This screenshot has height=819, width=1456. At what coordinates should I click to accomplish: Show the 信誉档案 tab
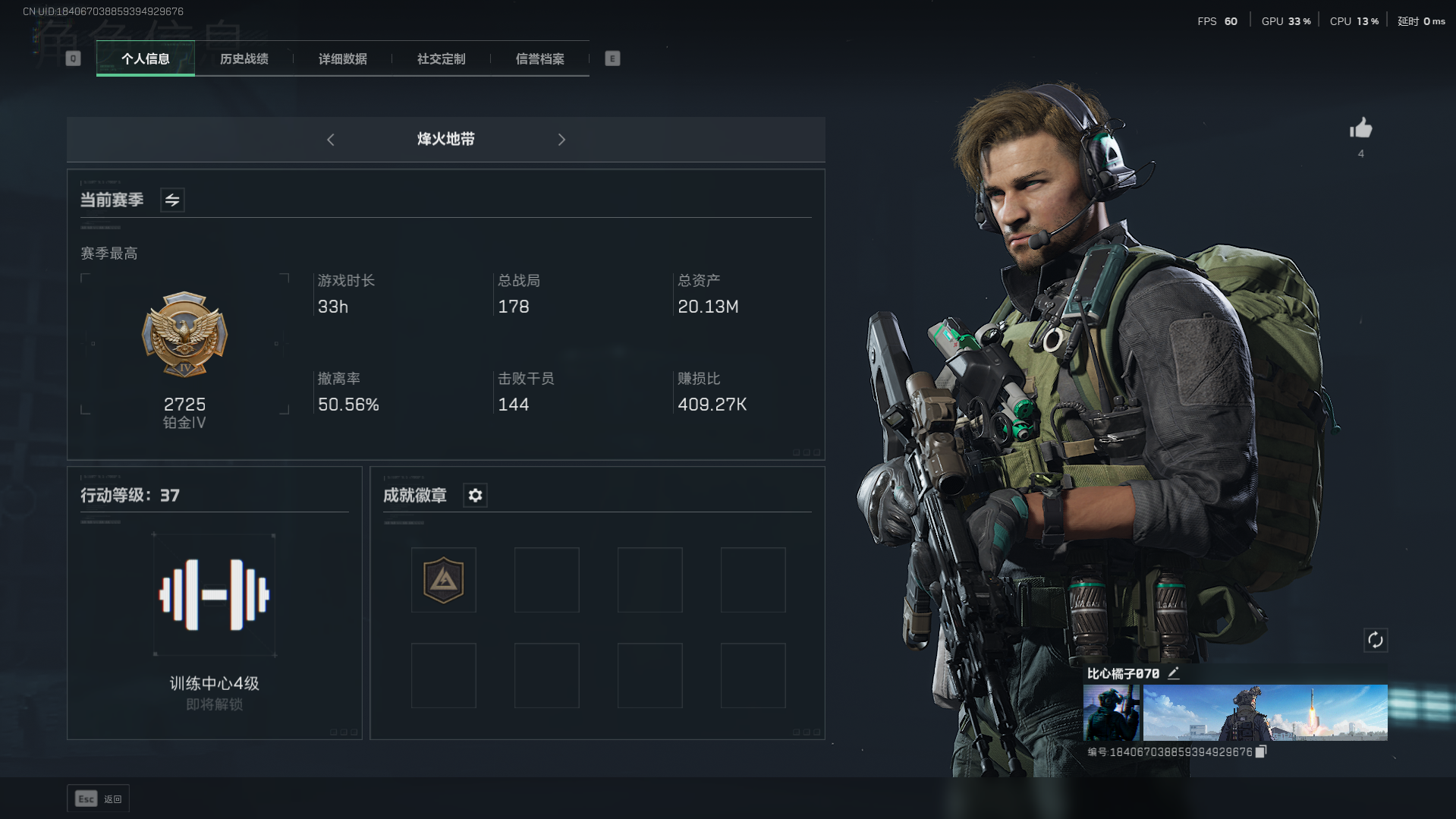point(539,59)
